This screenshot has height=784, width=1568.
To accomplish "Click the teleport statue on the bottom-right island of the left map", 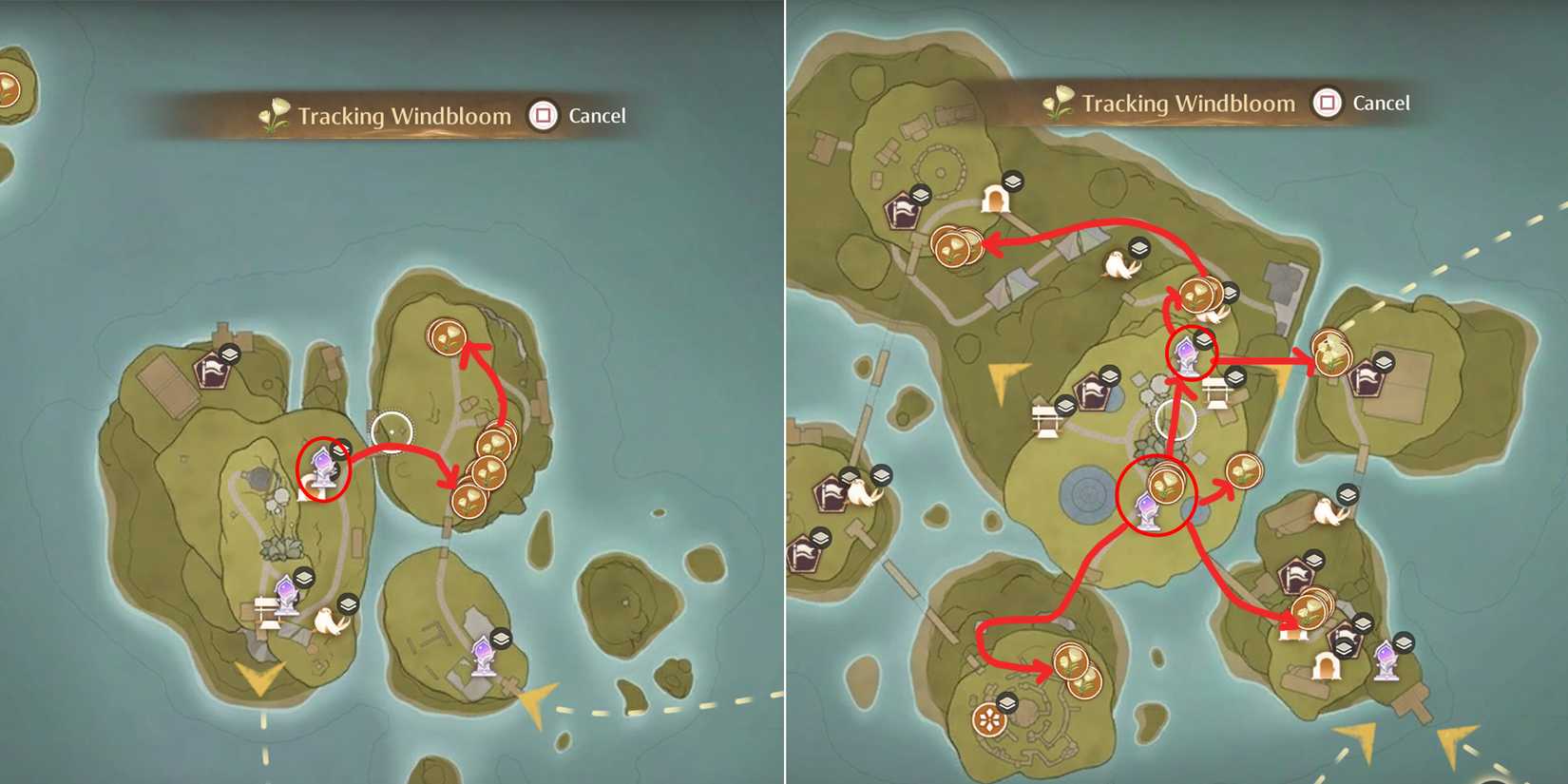I will coord(484,656).
